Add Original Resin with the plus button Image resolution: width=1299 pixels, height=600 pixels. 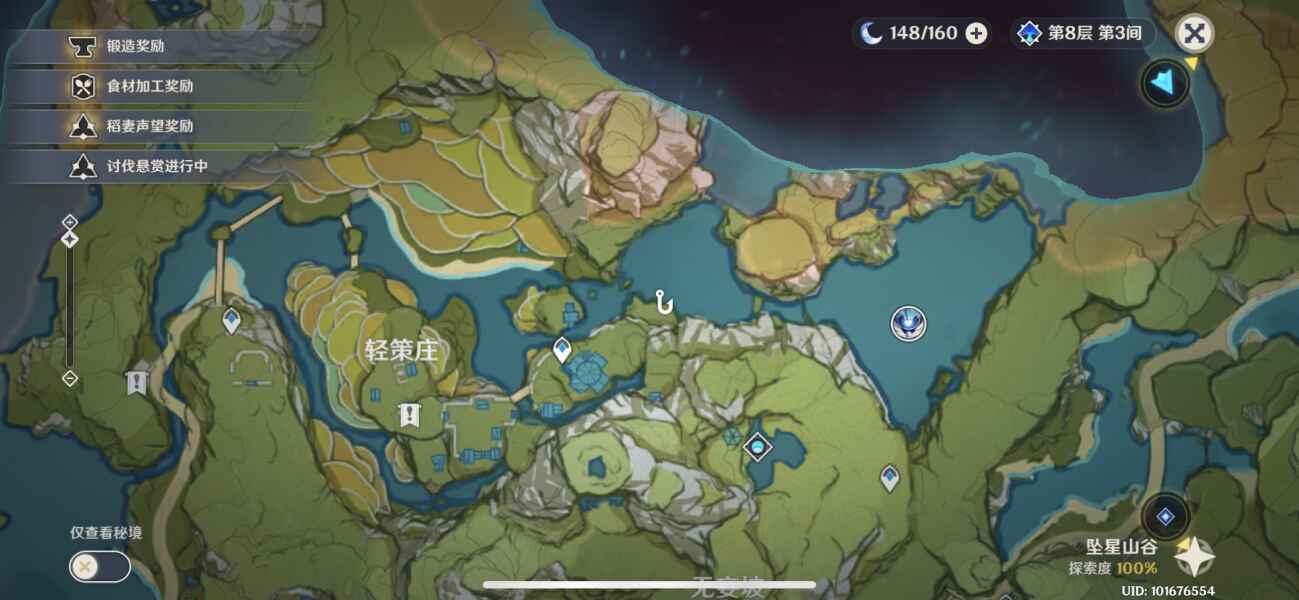click(x=976, y=33)
